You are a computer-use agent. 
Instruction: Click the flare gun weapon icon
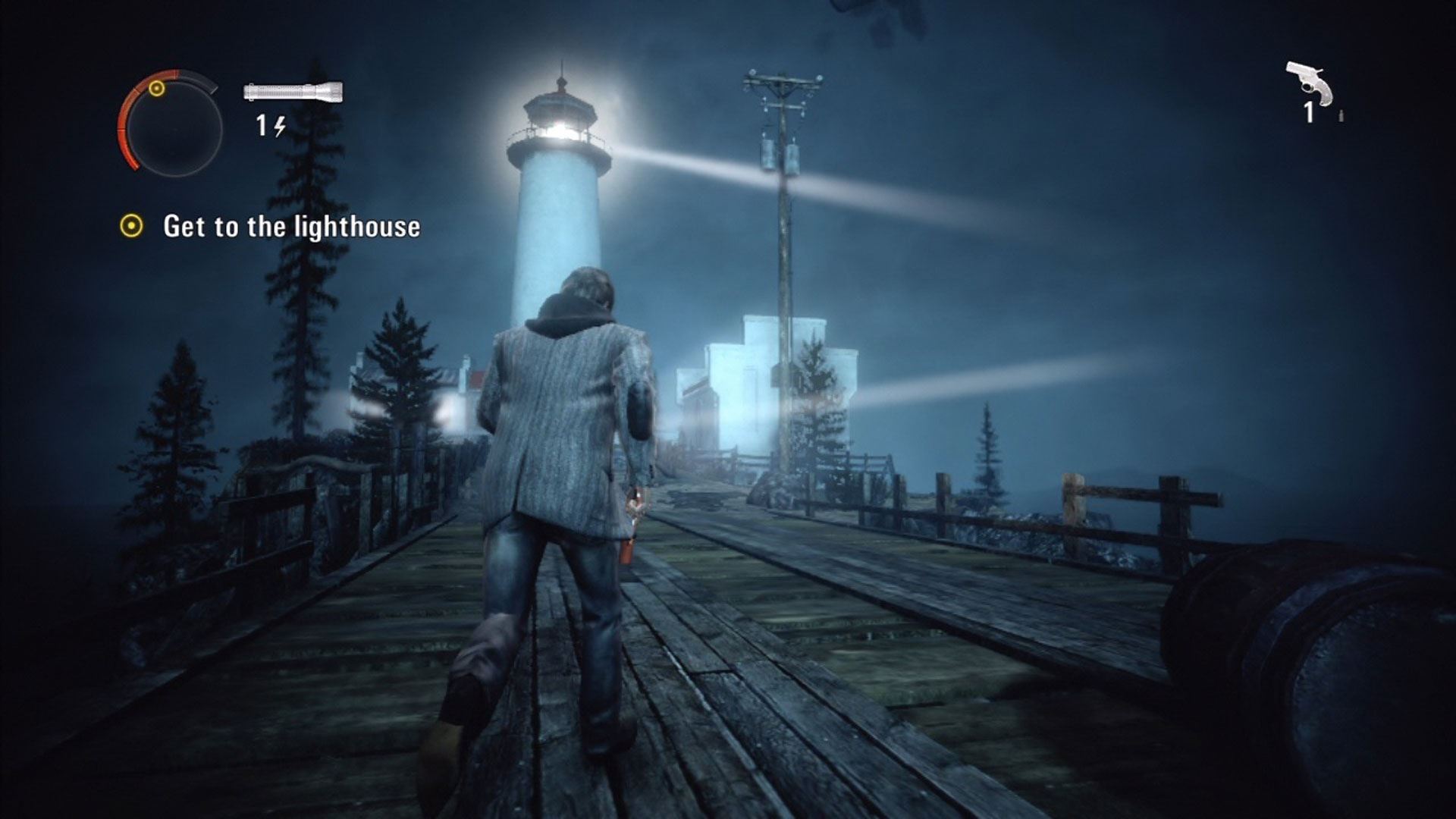click(x=1310, y=83)
